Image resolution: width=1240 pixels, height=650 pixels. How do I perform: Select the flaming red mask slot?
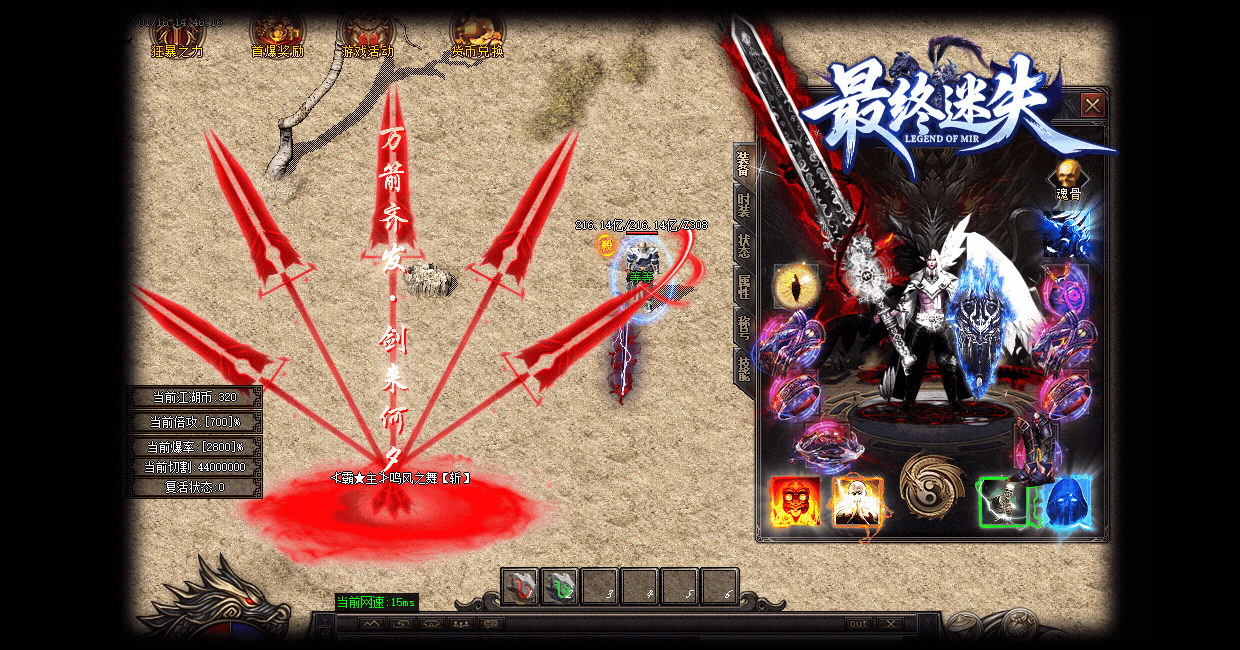pos(795,502)
